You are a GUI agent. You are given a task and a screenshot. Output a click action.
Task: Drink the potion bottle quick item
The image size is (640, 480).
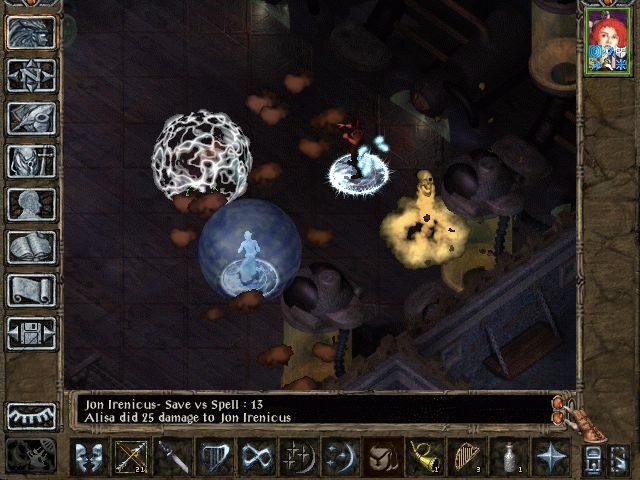tap(508, 457)
